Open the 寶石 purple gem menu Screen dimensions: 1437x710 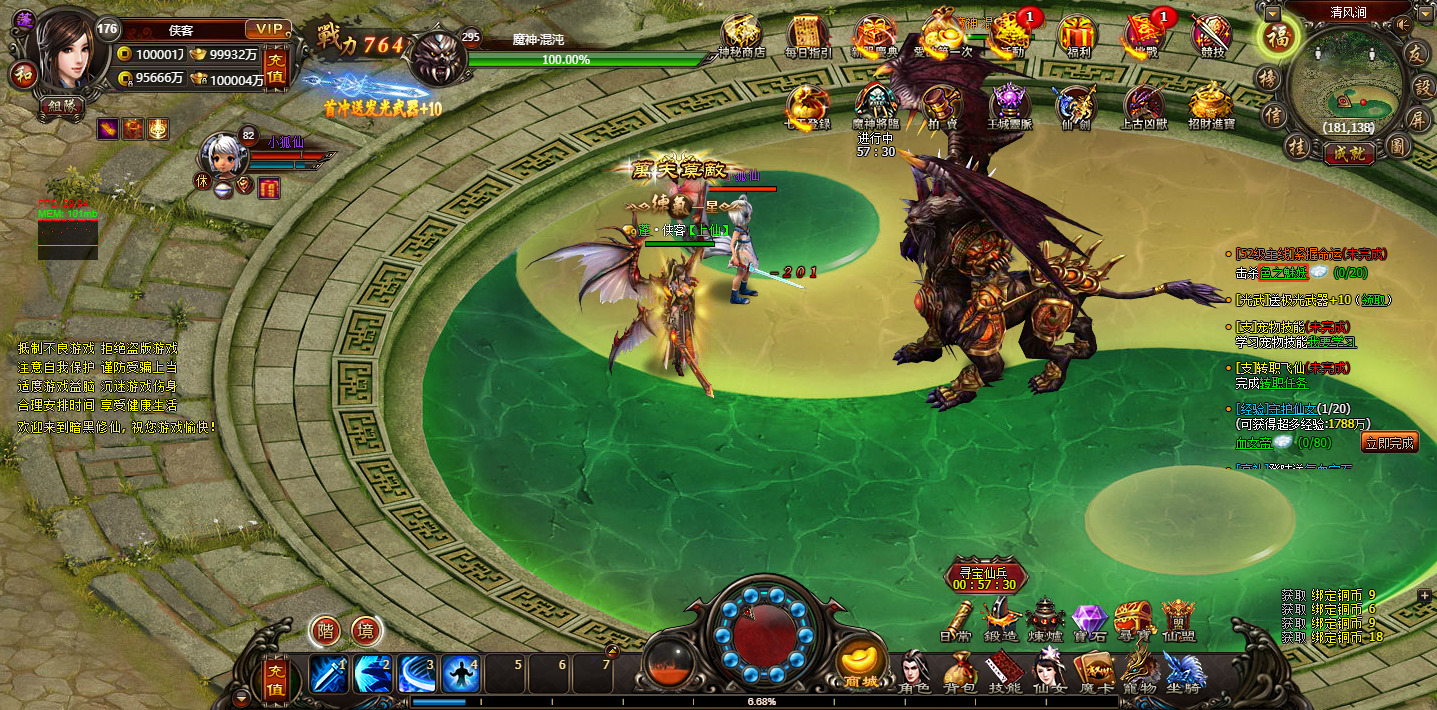point(1089,620)
